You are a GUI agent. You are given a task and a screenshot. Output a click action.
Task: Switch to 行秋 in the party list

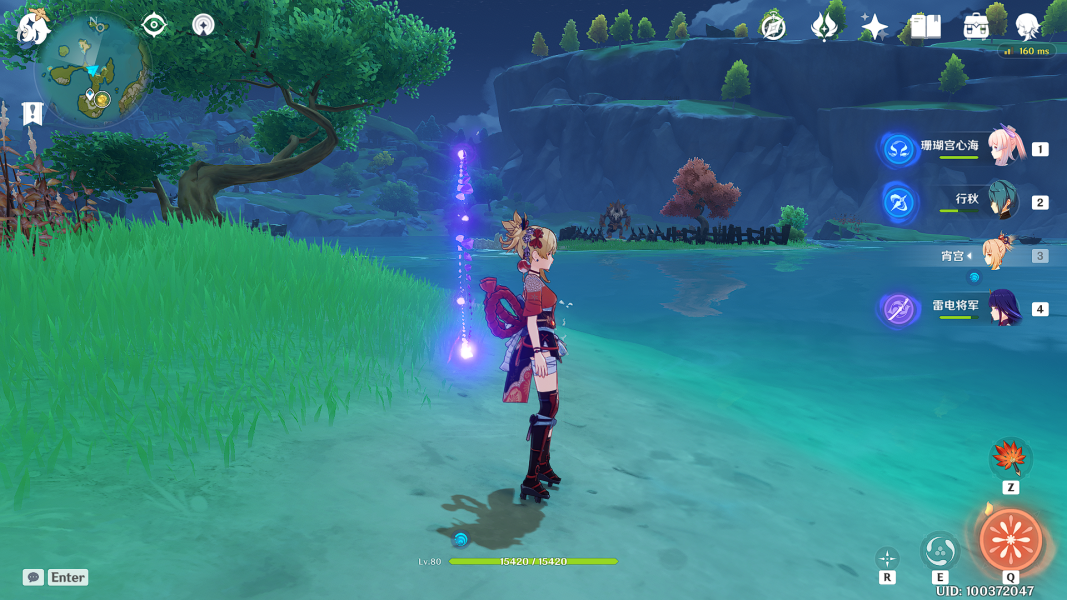click(x=1003, y=201)
